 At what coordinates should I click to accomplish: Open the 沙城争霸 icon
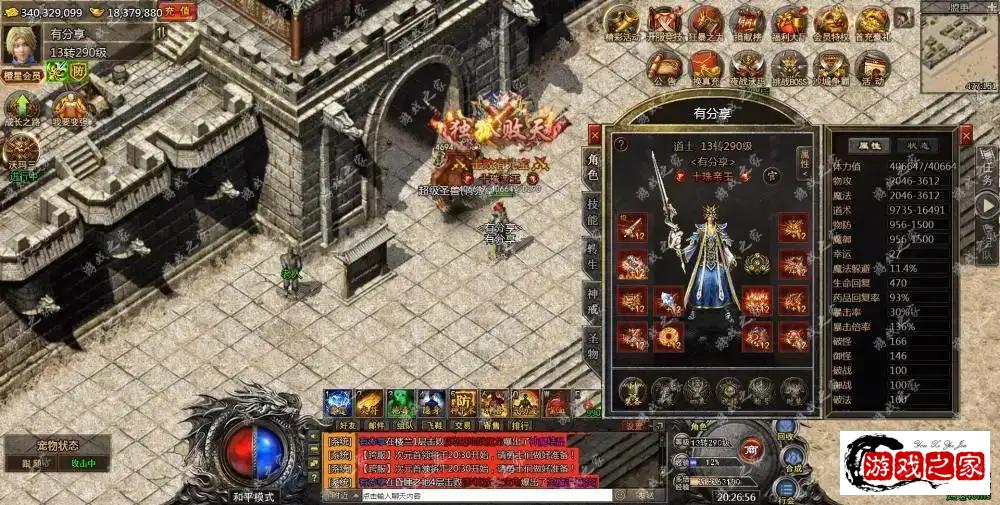tap(830, 67)
